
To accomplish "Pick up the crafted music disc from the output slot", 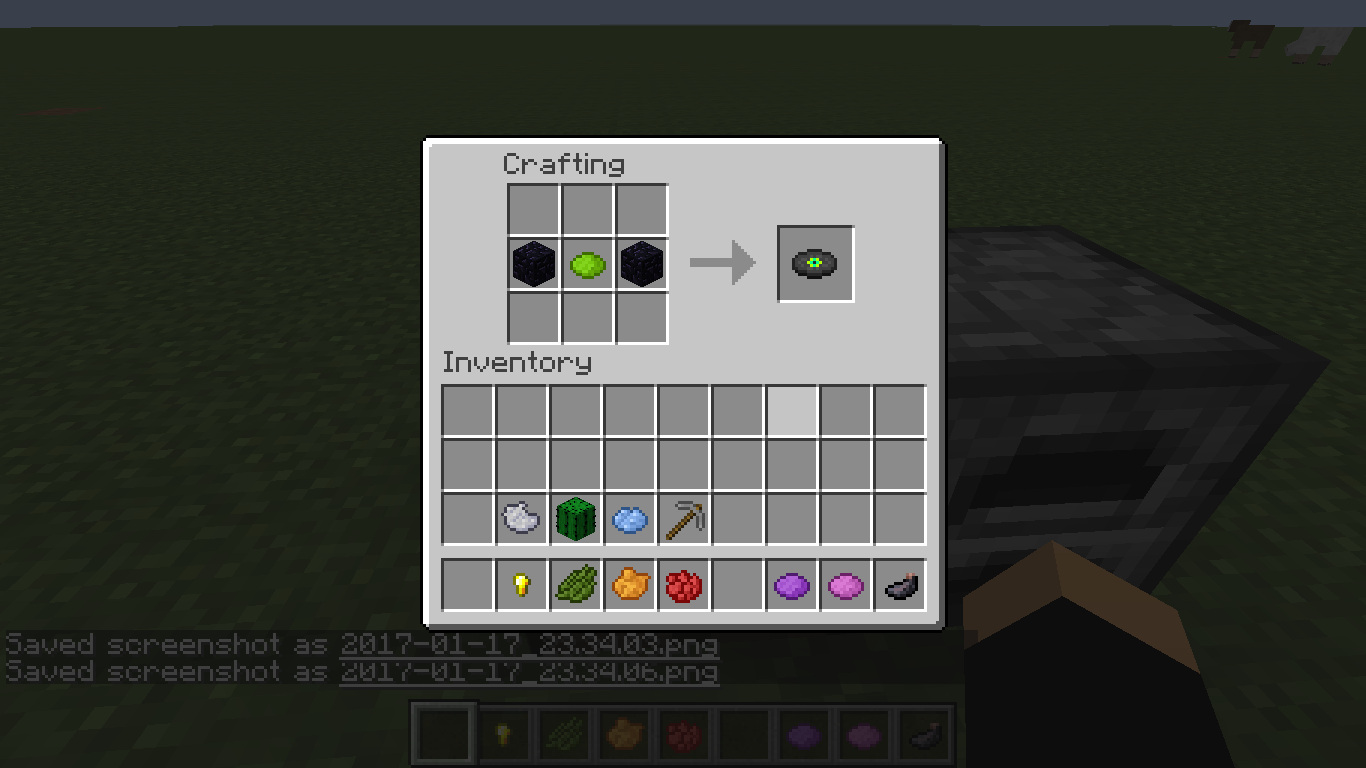I will (815, 263).
